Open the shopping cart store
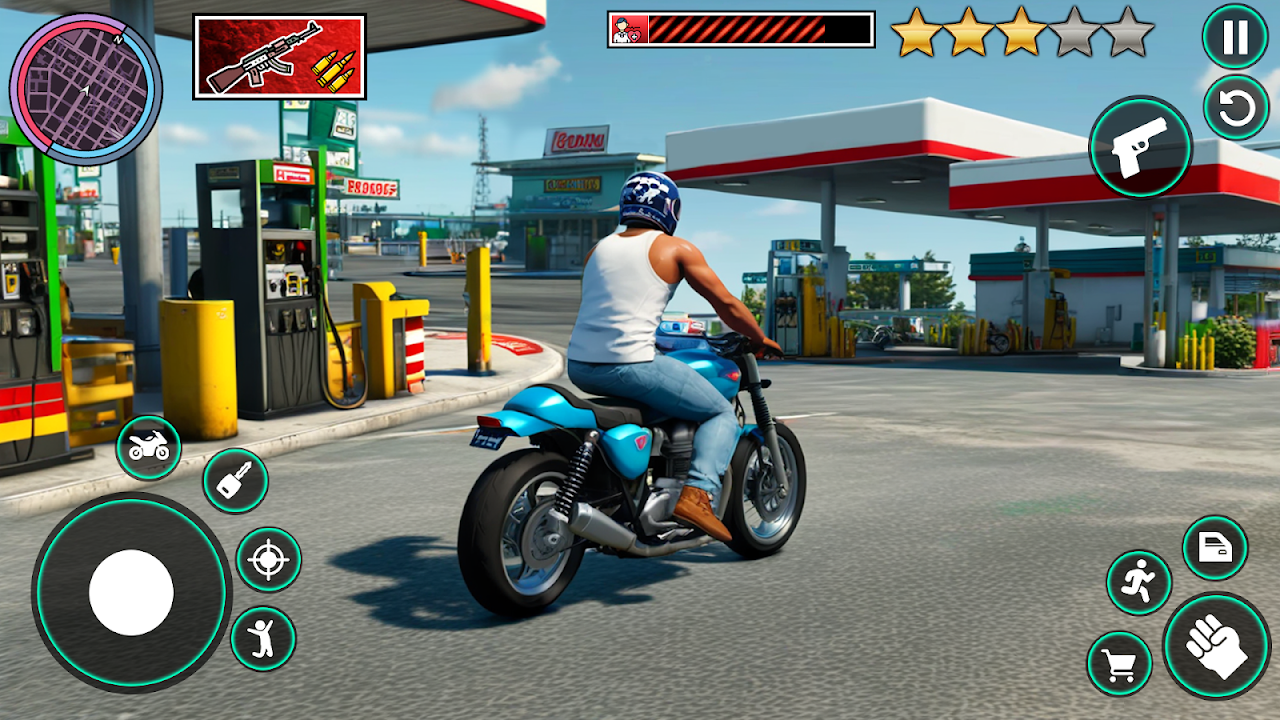The height and width of the screenshot is (720, 1280). tap(1120, 663)
